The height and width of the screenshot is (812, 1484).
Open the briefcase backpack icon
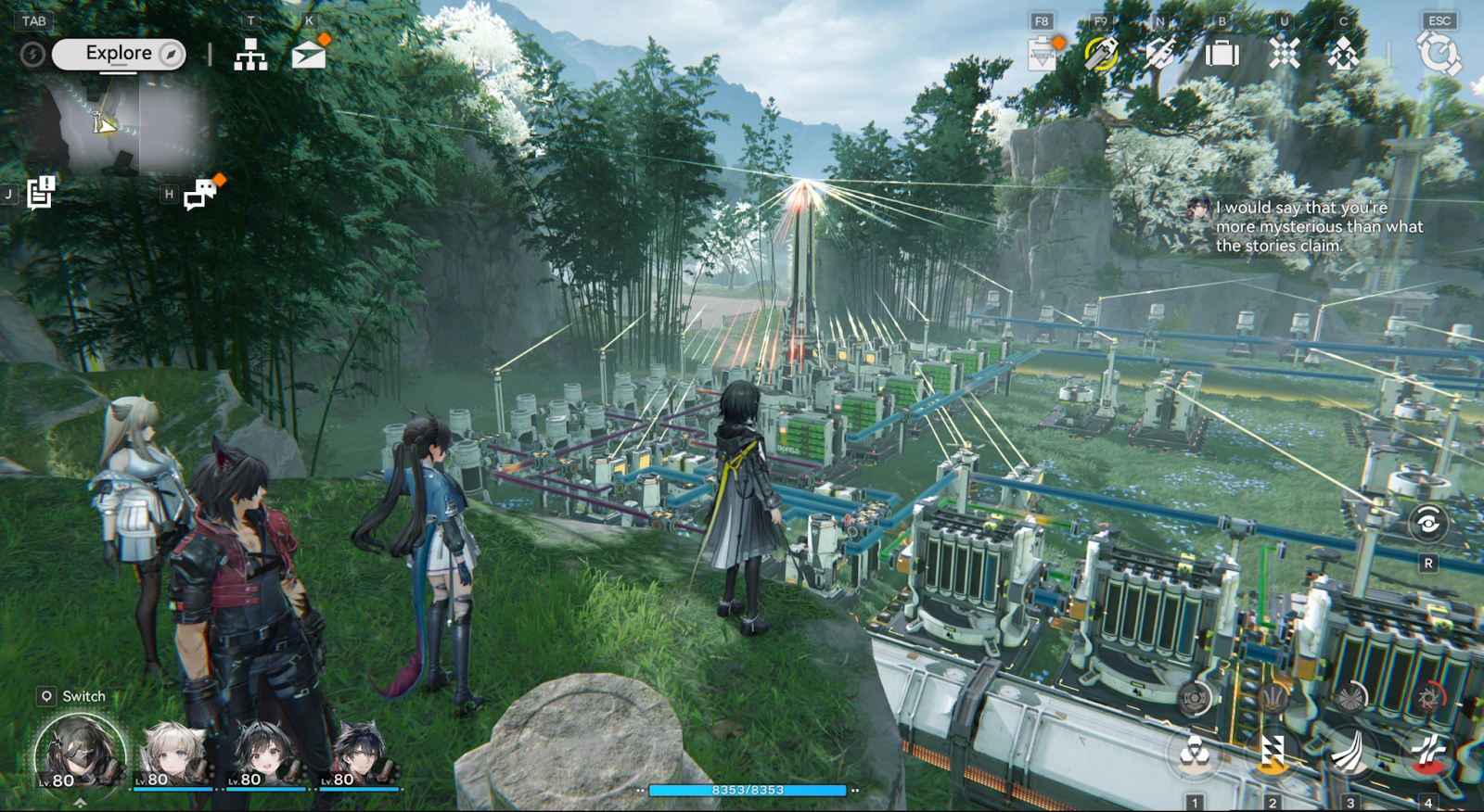[x=1222, y=54]
